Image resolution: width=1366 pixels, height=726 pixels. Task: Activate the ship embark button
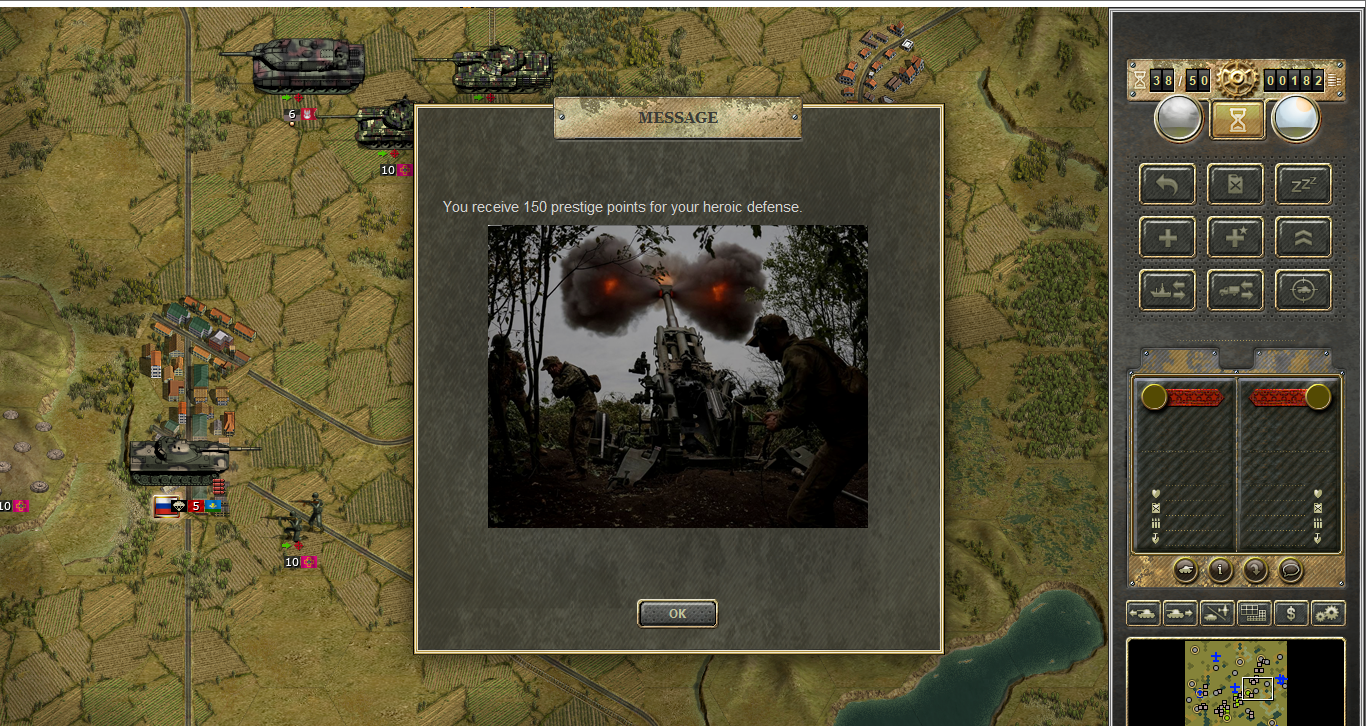click(1166, 290)
